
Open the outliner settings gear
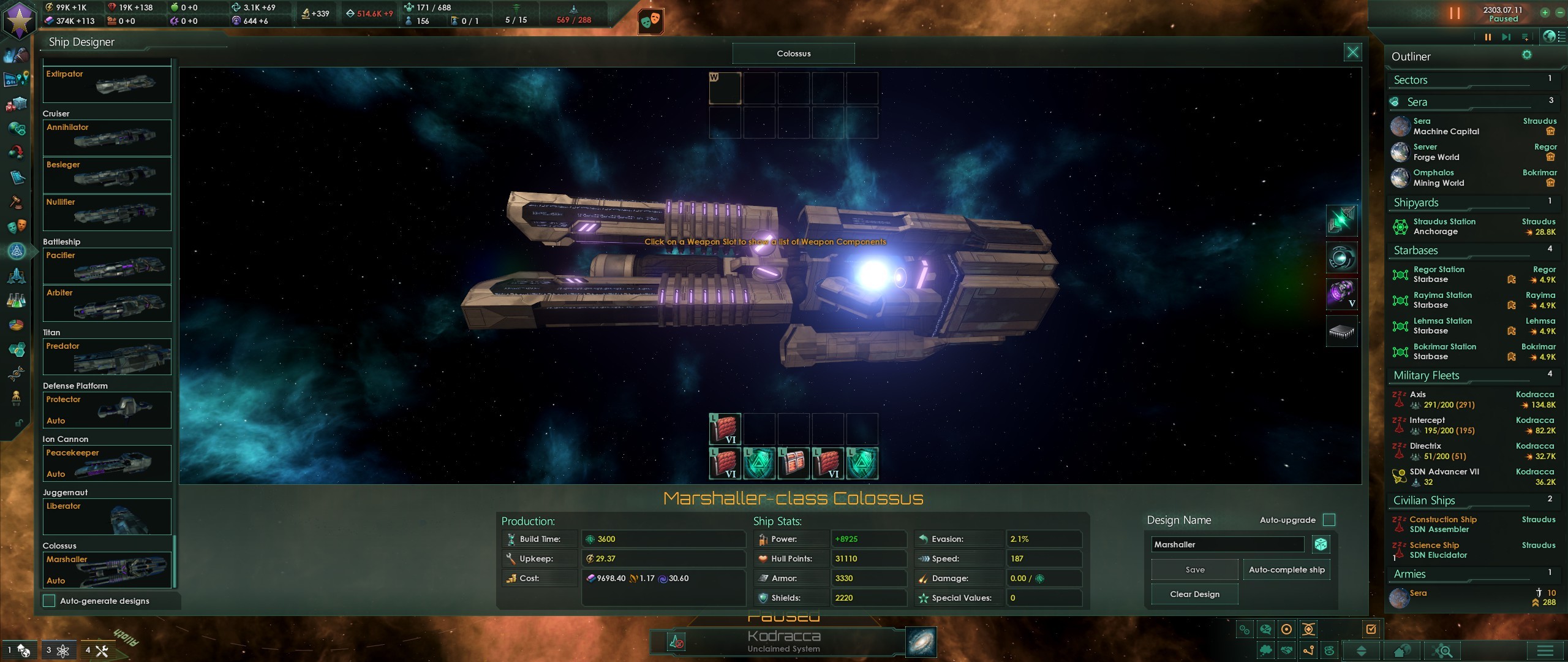[1527, 55]
